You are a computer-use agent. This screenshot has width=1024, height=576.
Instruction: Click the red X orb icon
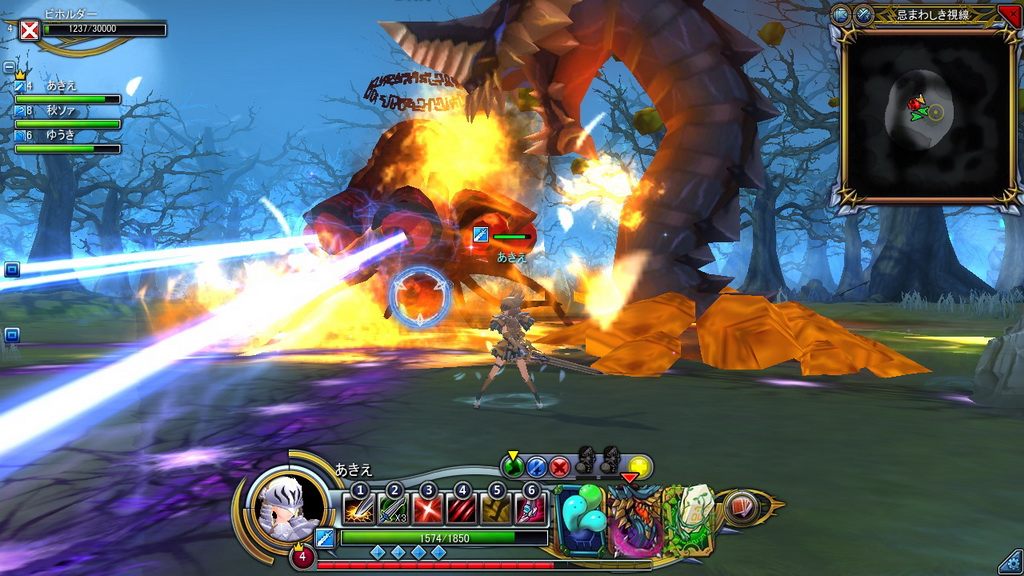coord(560,466)
